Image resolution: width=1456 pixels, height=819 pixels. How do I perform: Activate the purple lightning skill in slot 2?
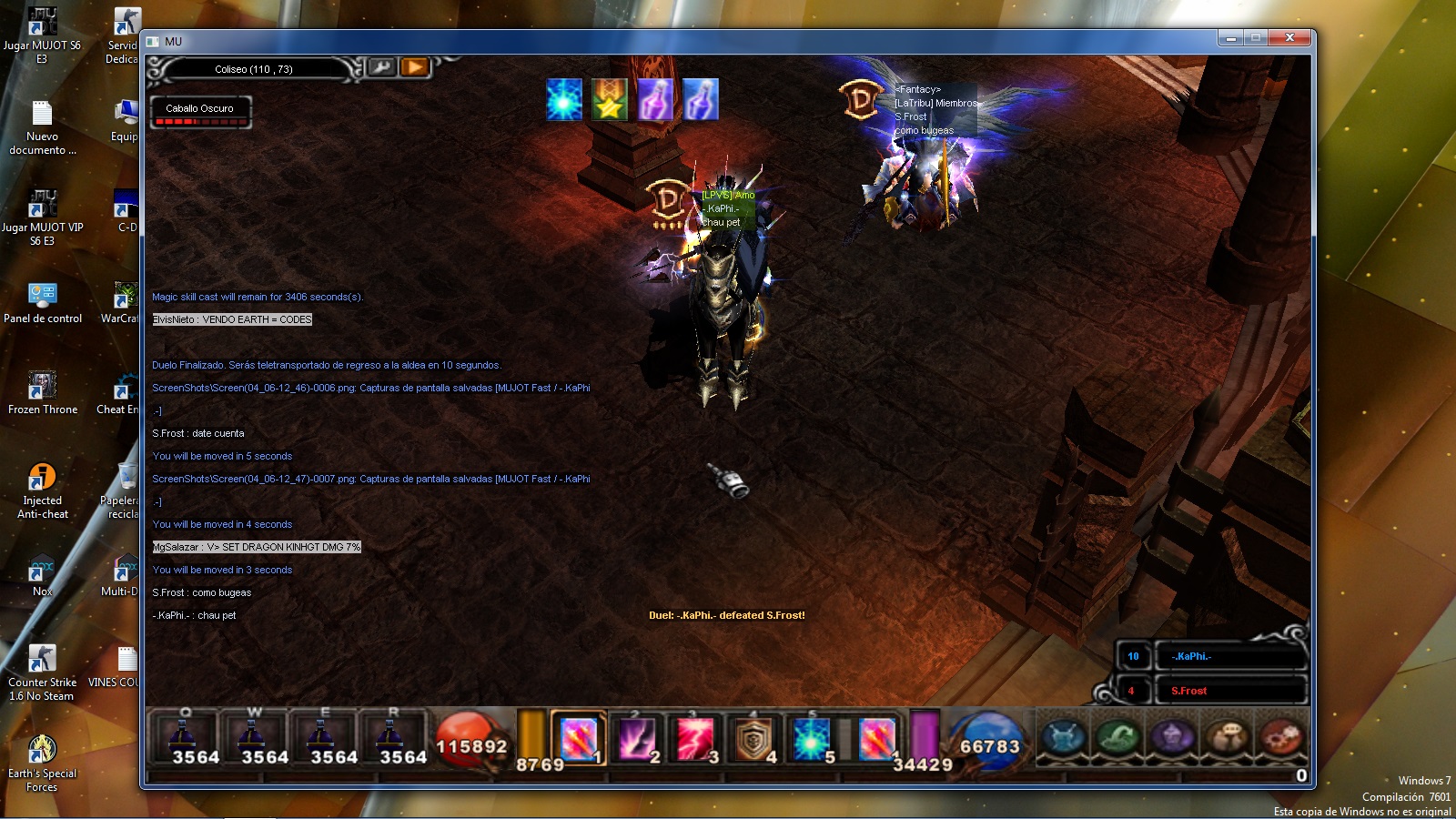tap(636, 738)
